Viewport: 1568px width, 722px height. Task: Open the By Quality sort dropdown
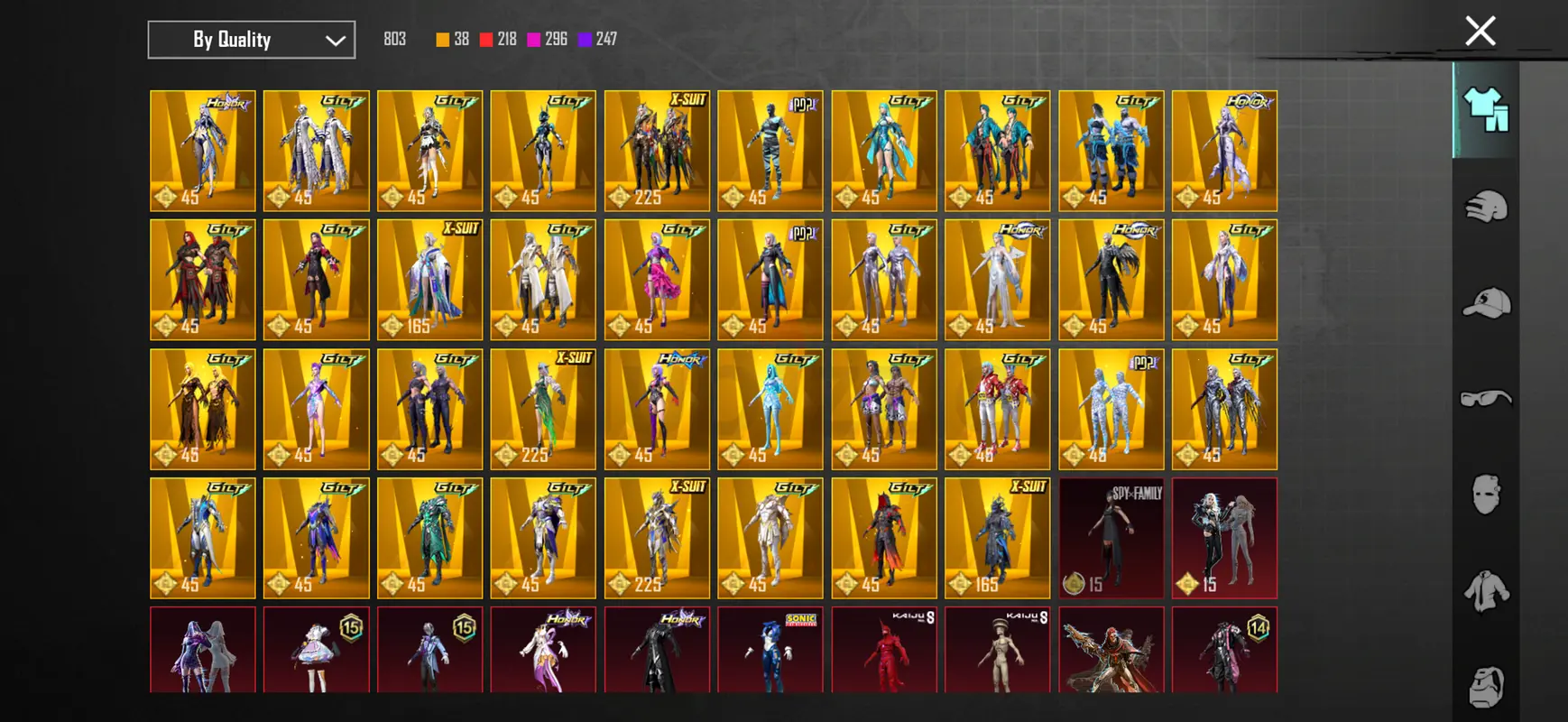pos(251,39)
